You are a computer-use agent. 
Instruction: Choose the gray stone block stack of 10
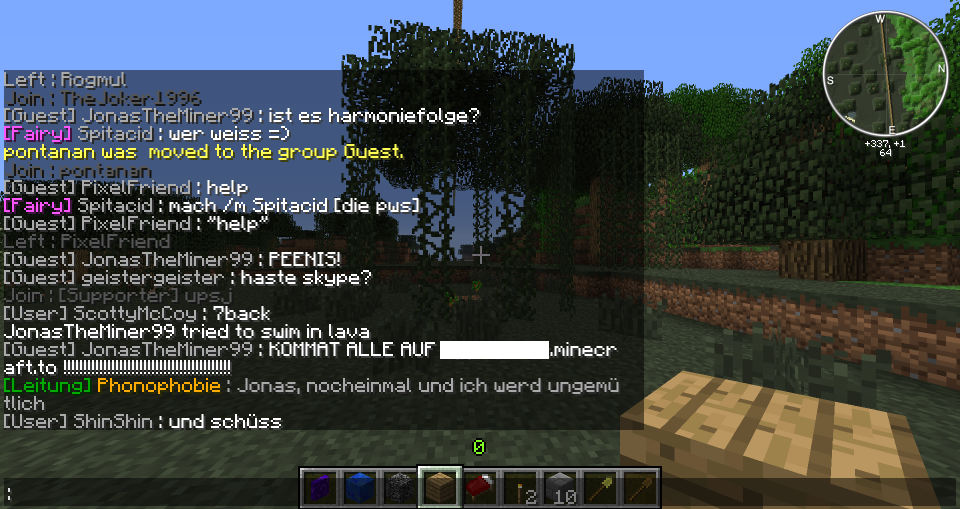point(560,488)
